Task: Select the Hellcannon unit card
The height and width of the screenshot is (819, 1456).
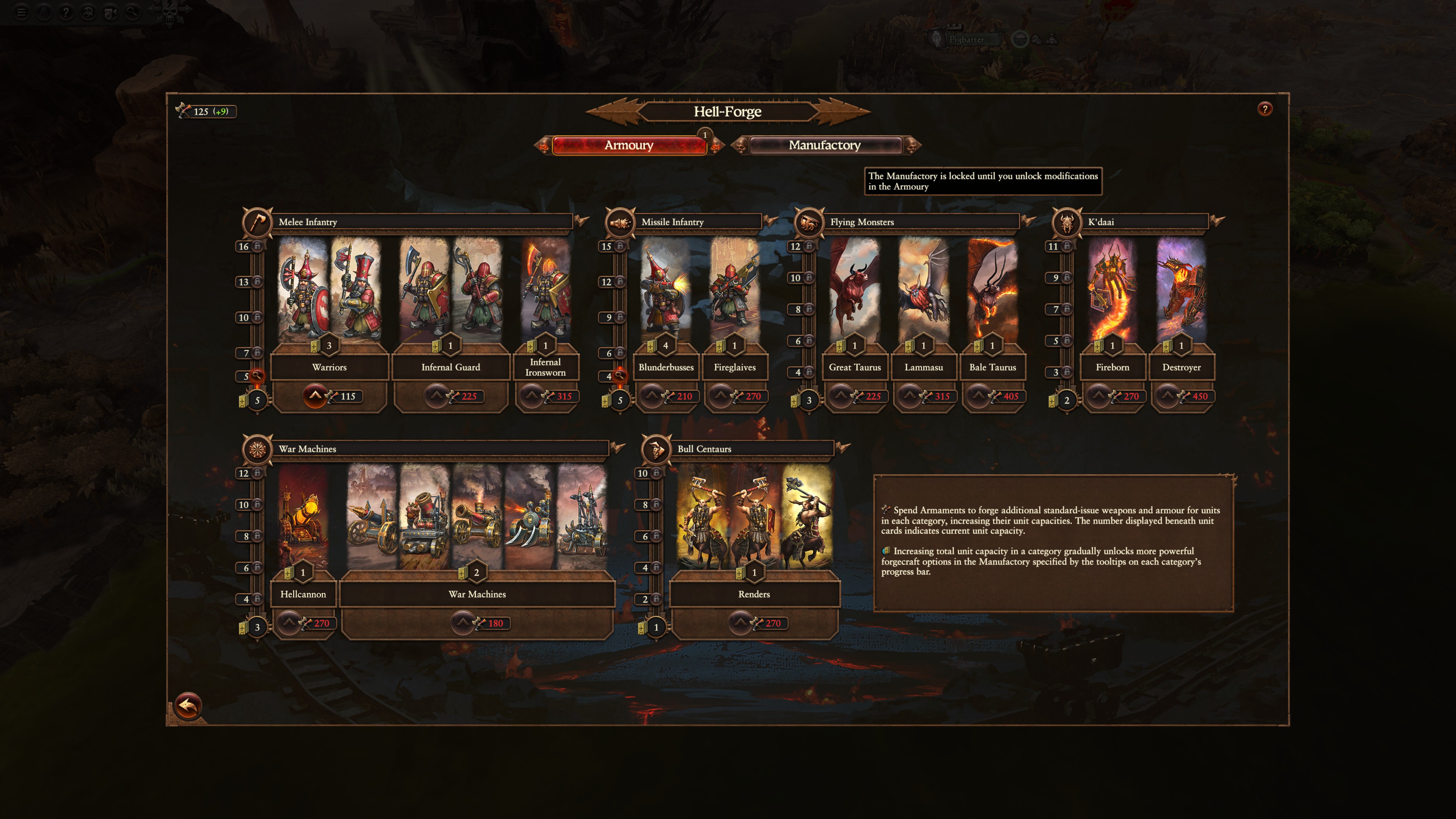Action: tap(303, 526)
